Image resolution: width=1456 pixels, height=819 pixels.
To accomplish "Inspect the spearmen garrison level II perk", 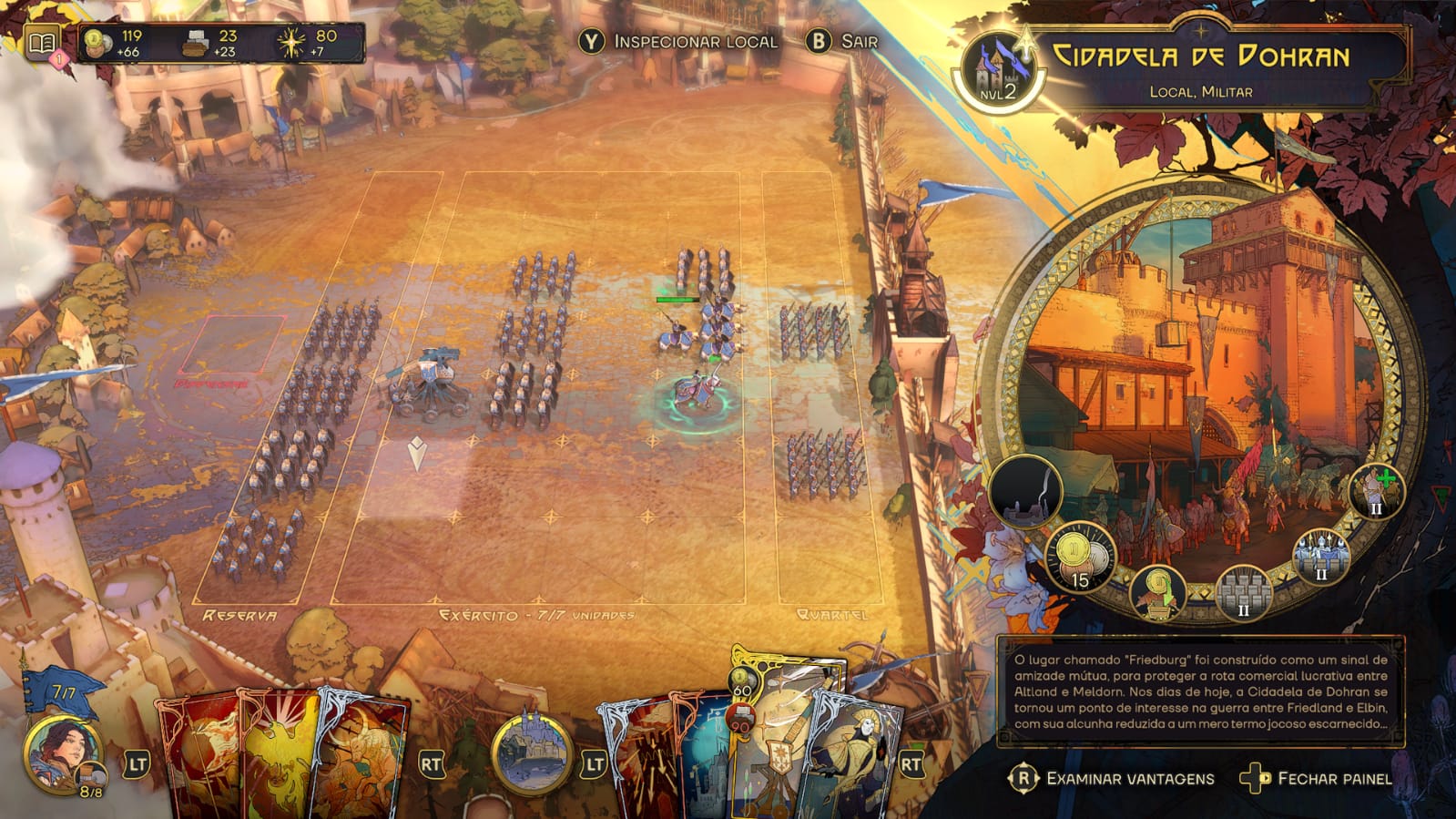I will [x=1320, y=558].
